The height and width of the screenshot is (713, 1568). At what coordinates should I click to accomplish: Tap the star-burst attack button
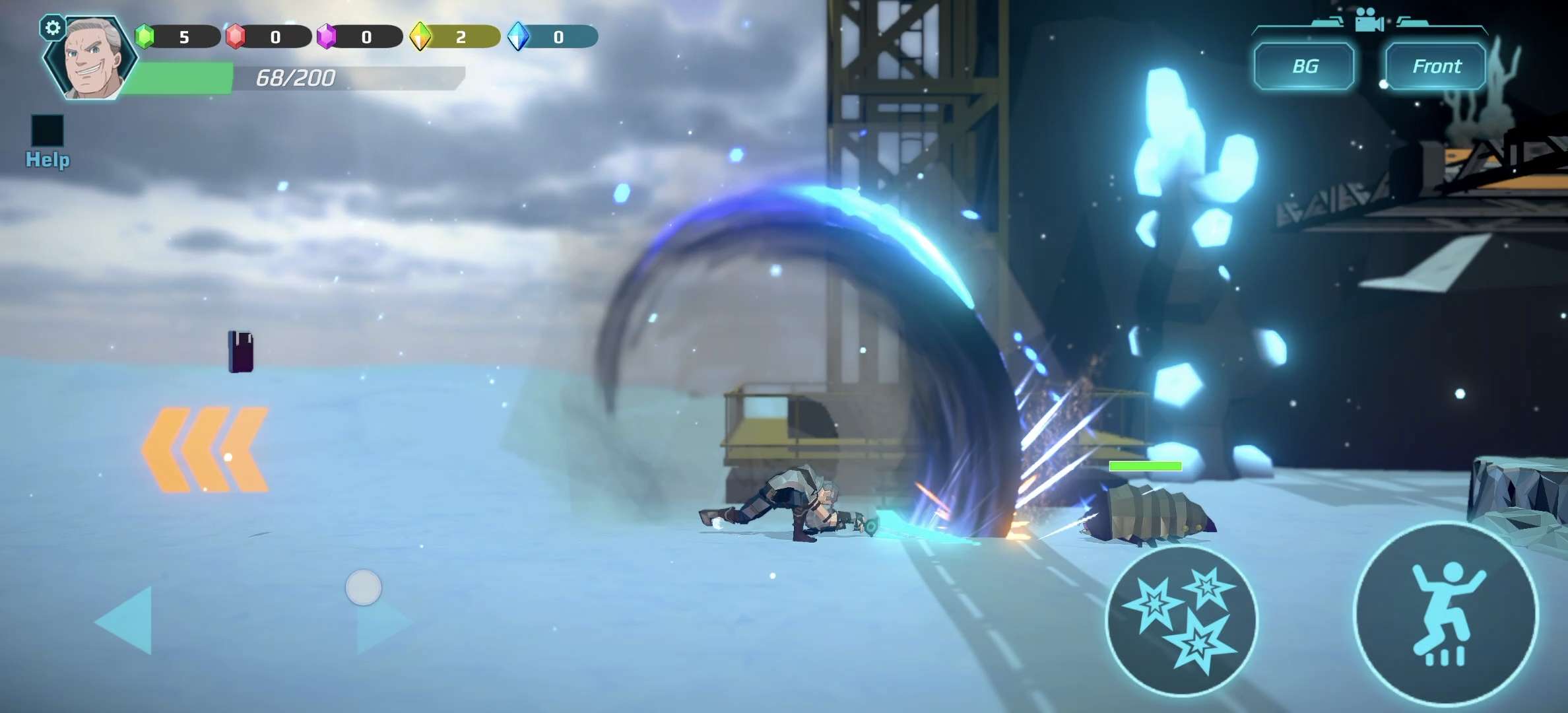[x=1181, y=622]
